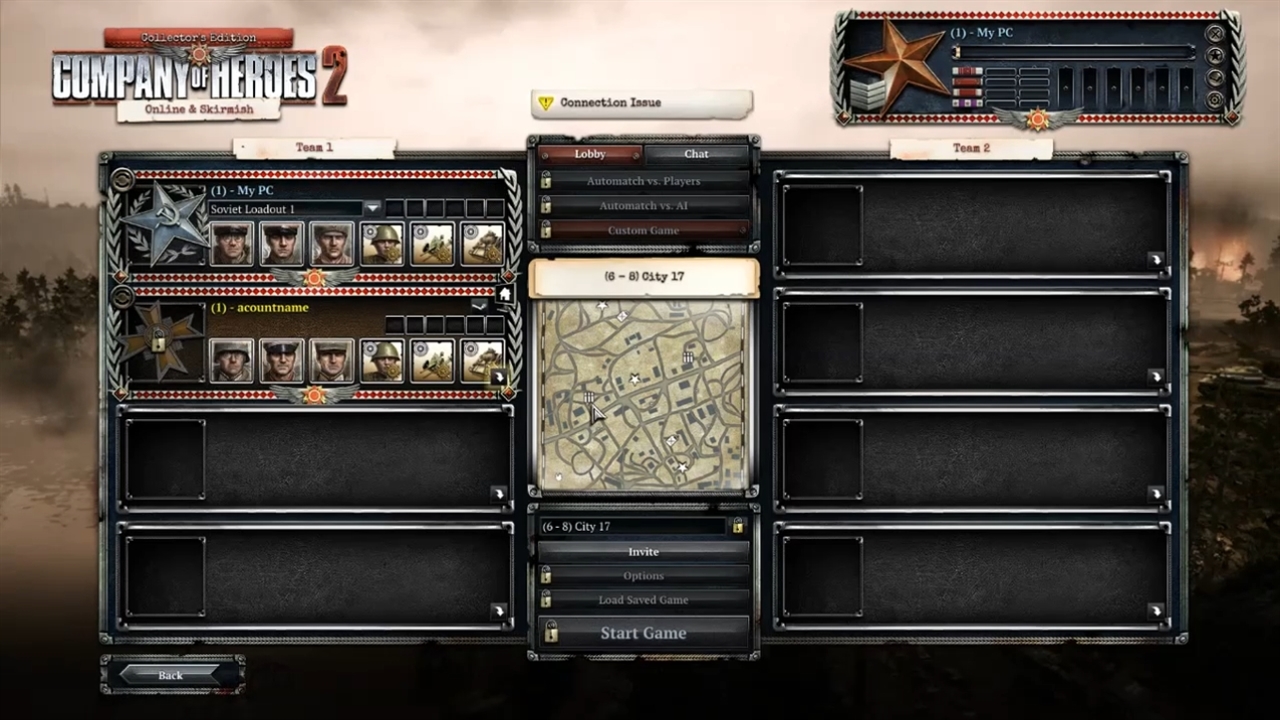Start Game from the lobby panel
Screen dimensions: 1280x720
643,633
